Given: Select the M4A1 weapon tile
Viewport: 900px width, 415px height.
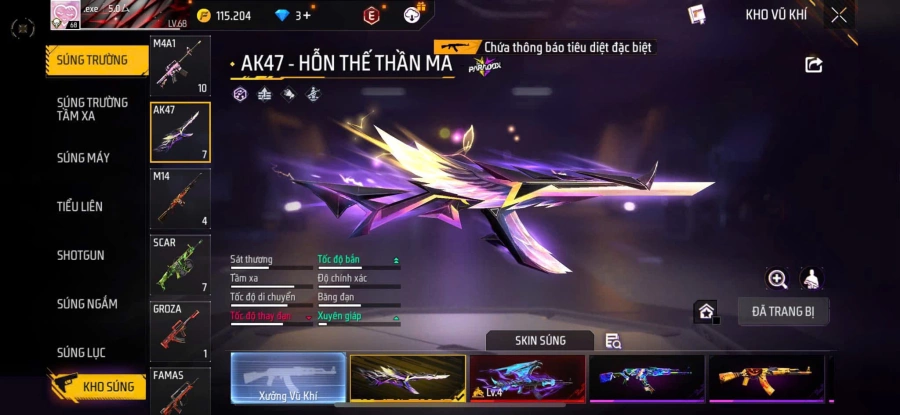Looking at the screenshot, I should [180, 66].
